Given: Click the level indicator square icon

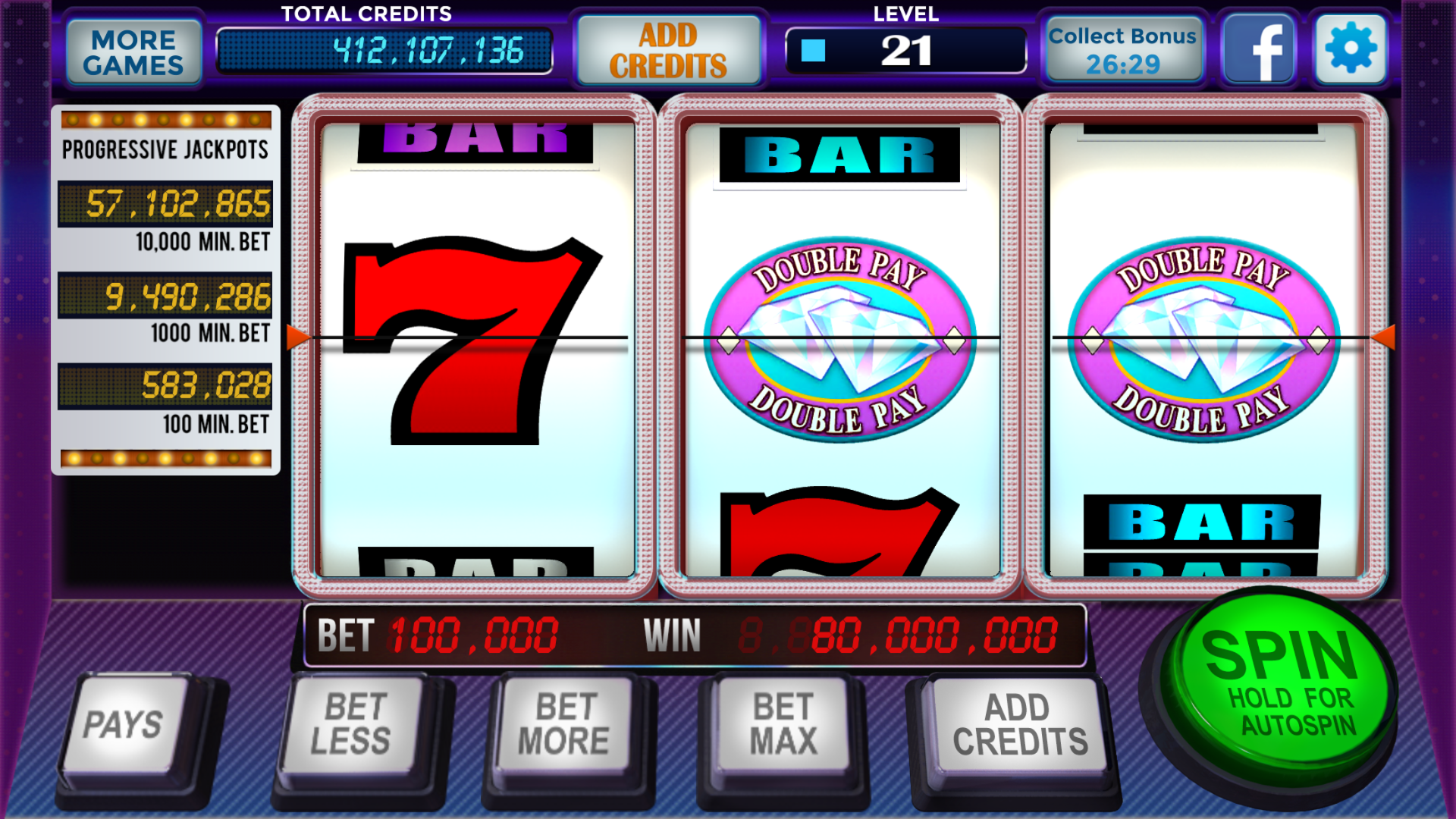Looking at the screenshot, I should point(812,52).
